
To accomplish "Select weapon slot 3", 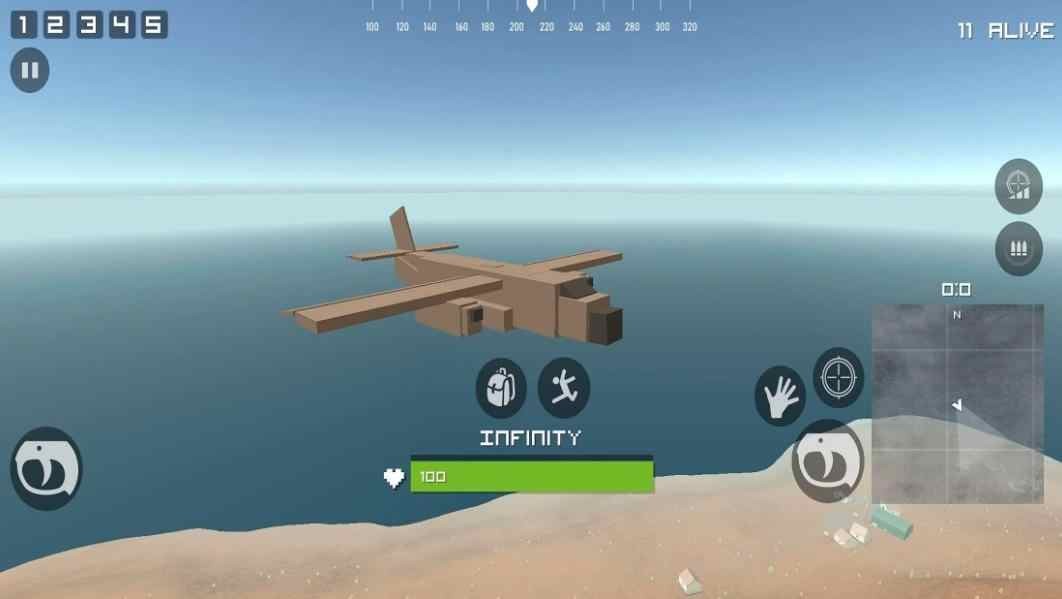I will click(x=89, y=25).
